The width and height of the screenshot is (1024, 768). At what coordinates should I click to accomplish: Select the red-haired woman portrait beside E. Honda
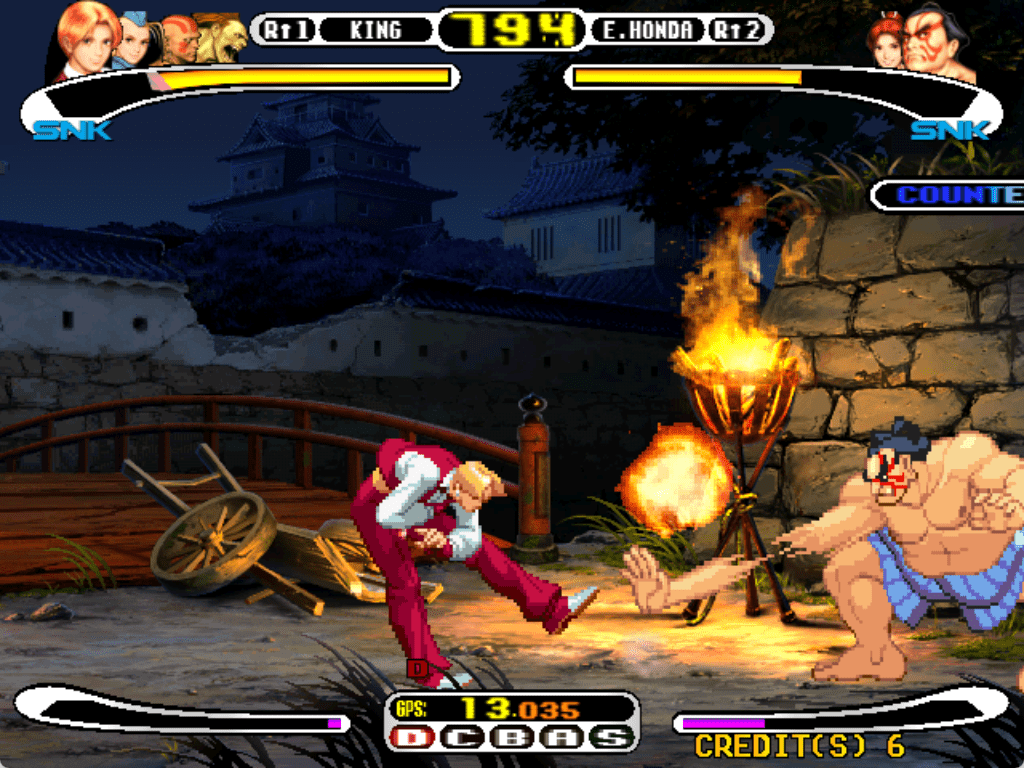(x=885, y=42)
